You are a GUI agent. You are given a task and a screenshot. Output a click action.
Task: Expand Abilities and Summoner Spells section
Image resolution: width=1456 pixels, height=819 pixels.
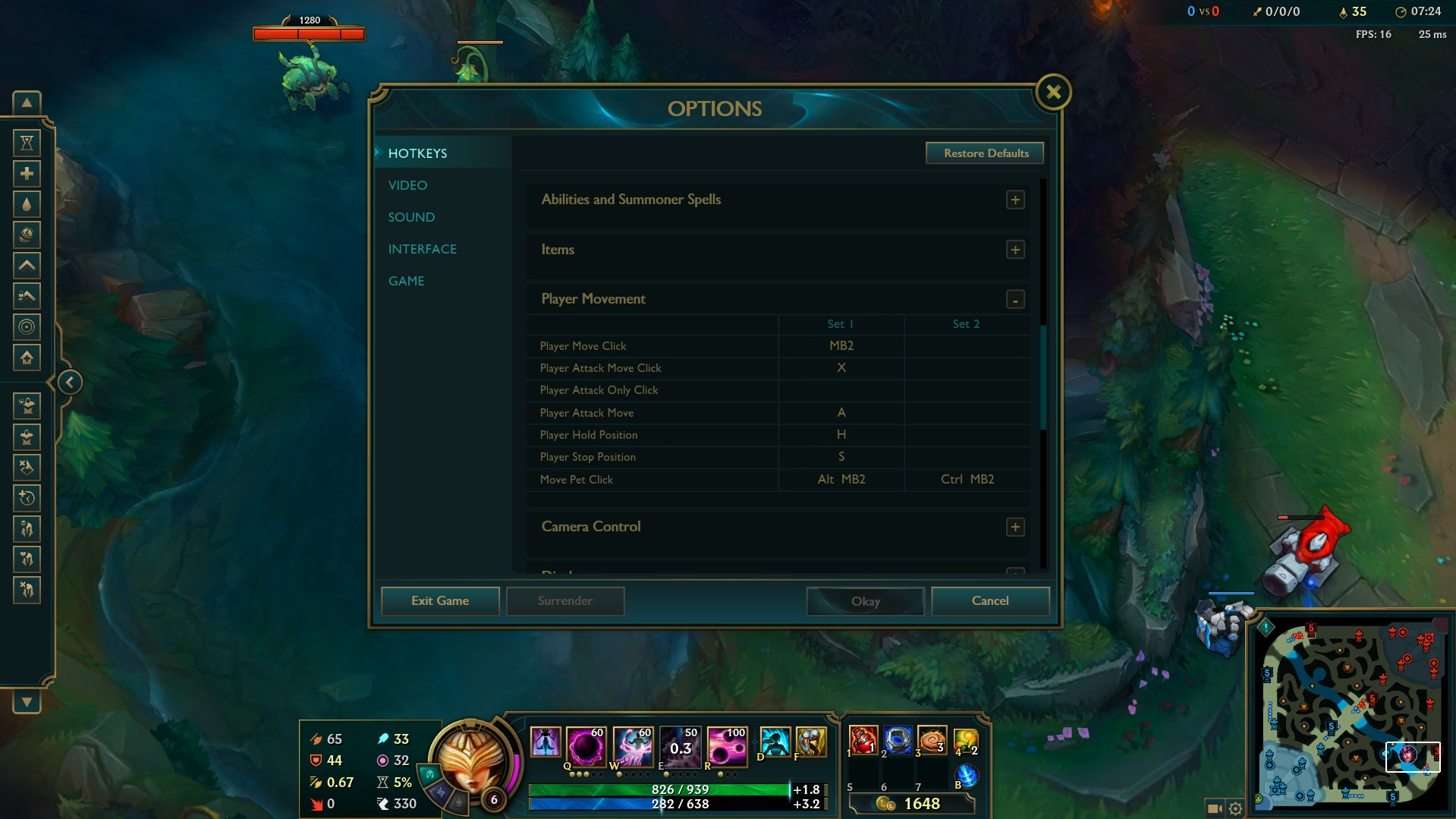pos(1015,200)
